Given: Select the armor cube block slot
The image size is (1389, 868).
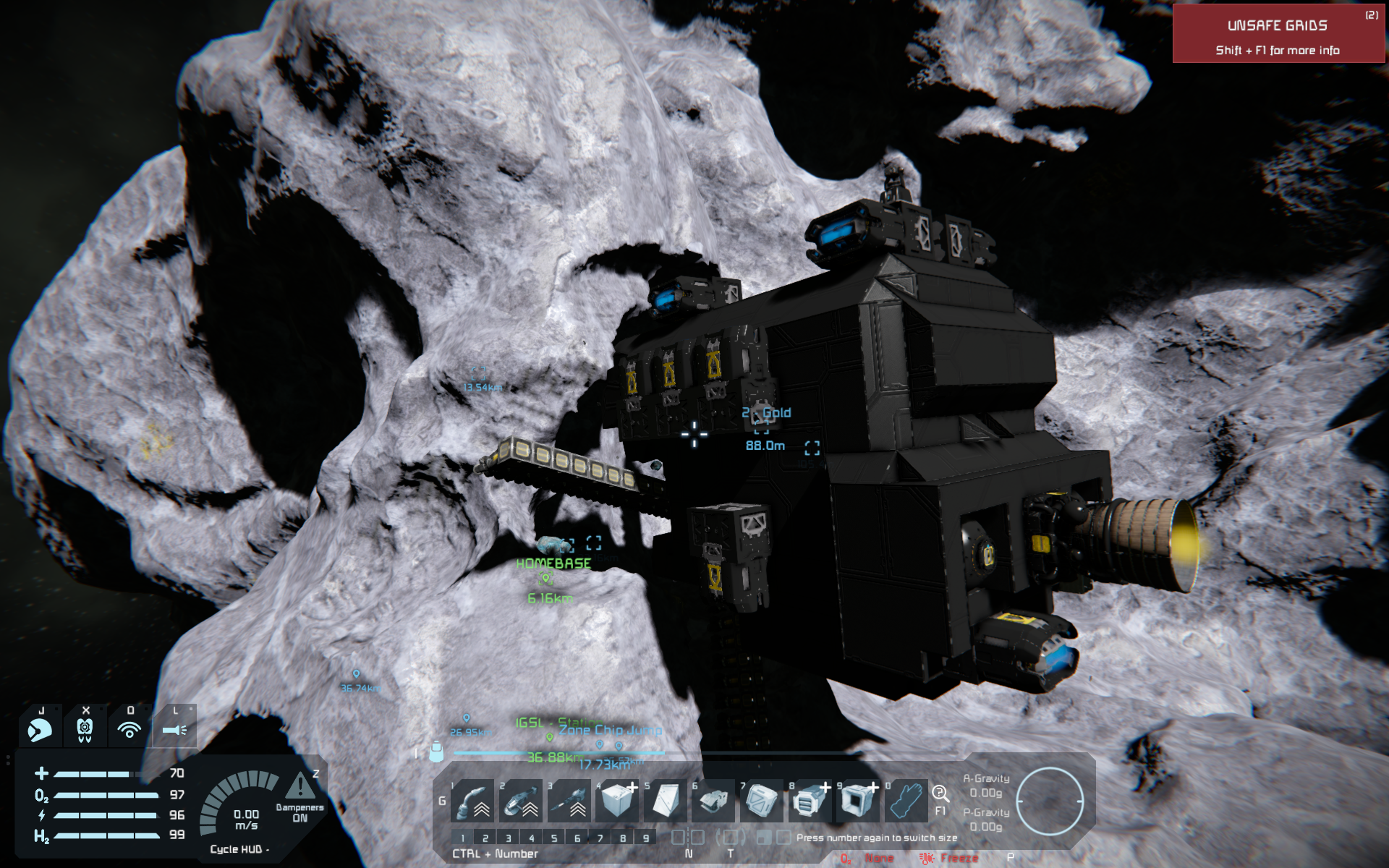Looking at the screenshot, I should point(617,801).
